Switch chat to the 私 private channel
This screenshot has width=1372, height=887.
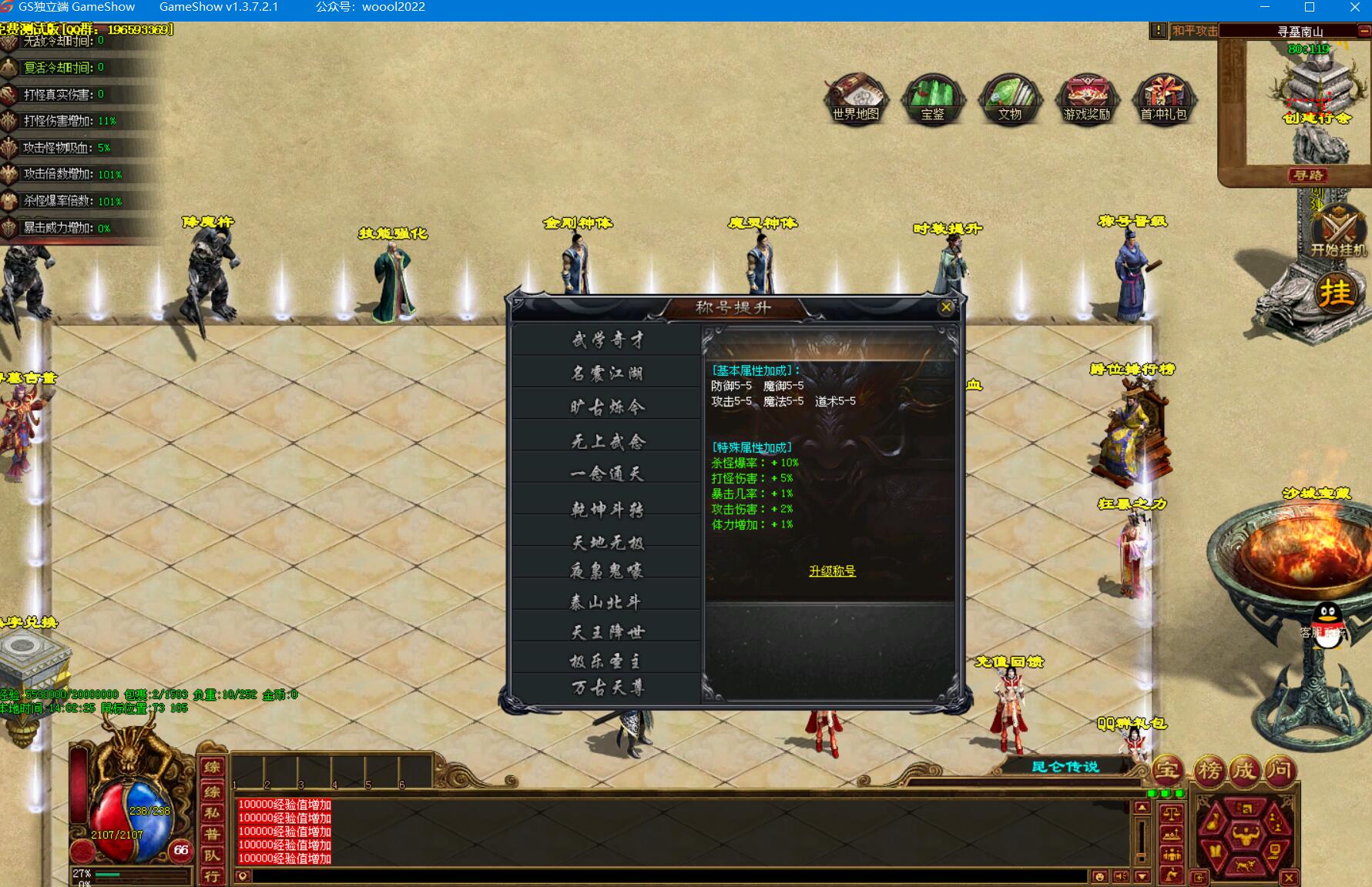212,812
